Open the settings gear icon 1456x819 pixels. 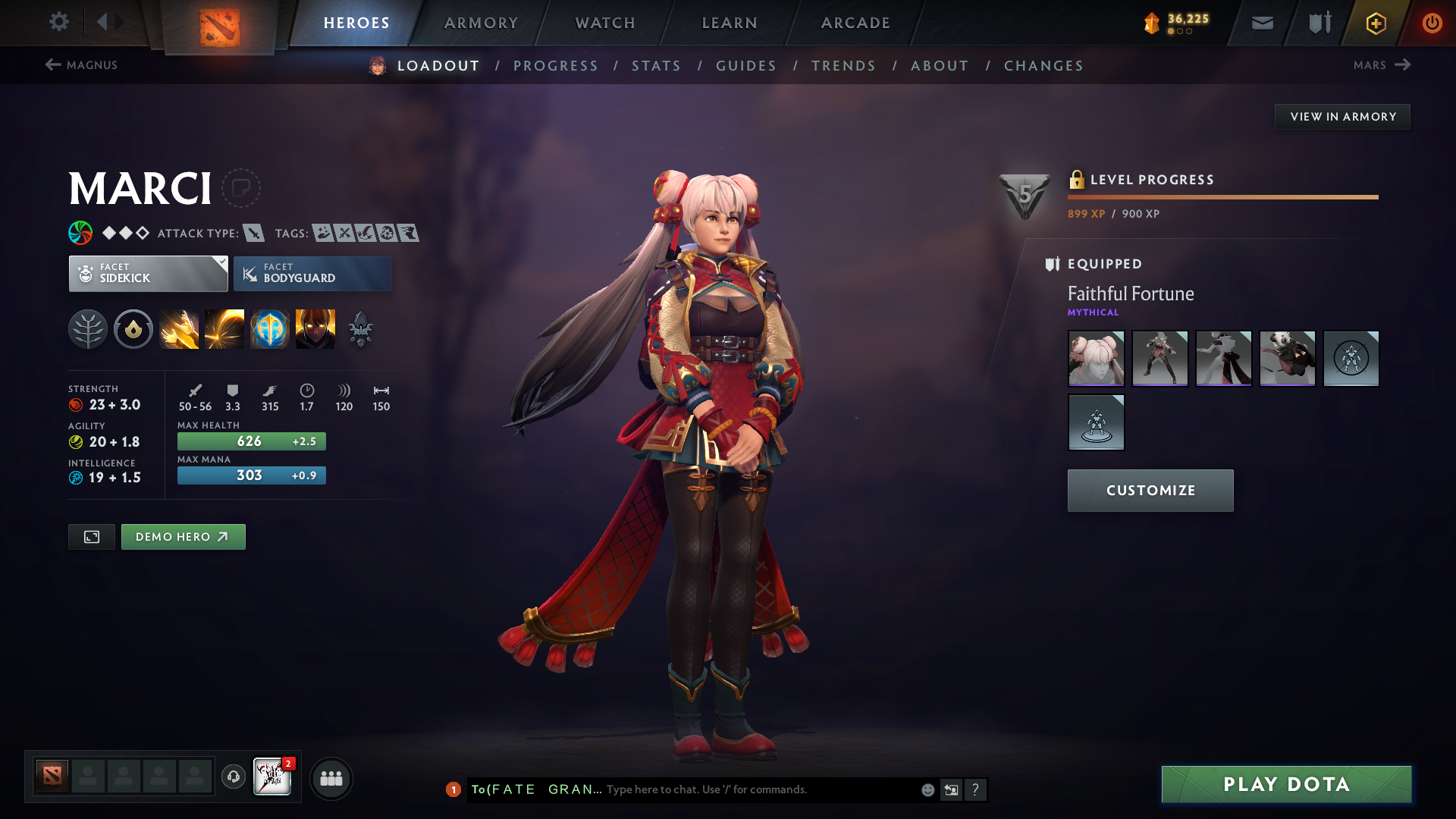tap(59, 22)
